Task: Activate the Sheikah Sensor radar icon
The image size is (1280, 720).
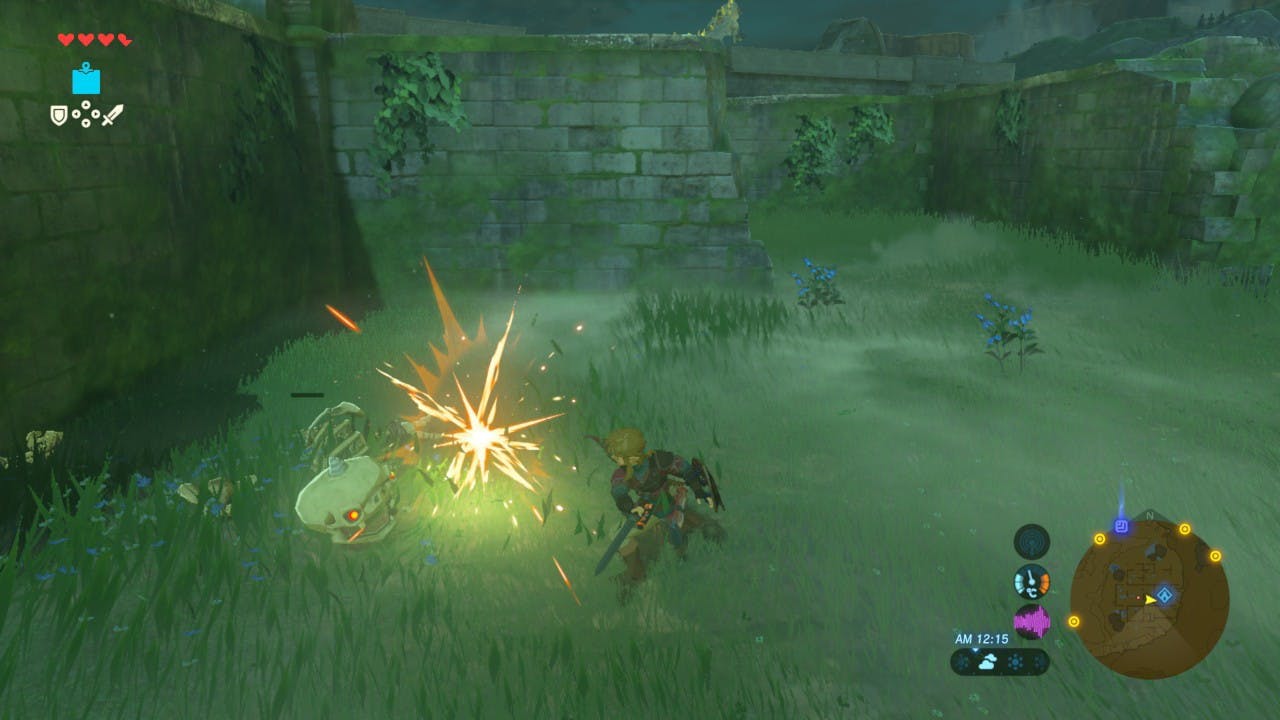Action: [x=1031, y=541]
